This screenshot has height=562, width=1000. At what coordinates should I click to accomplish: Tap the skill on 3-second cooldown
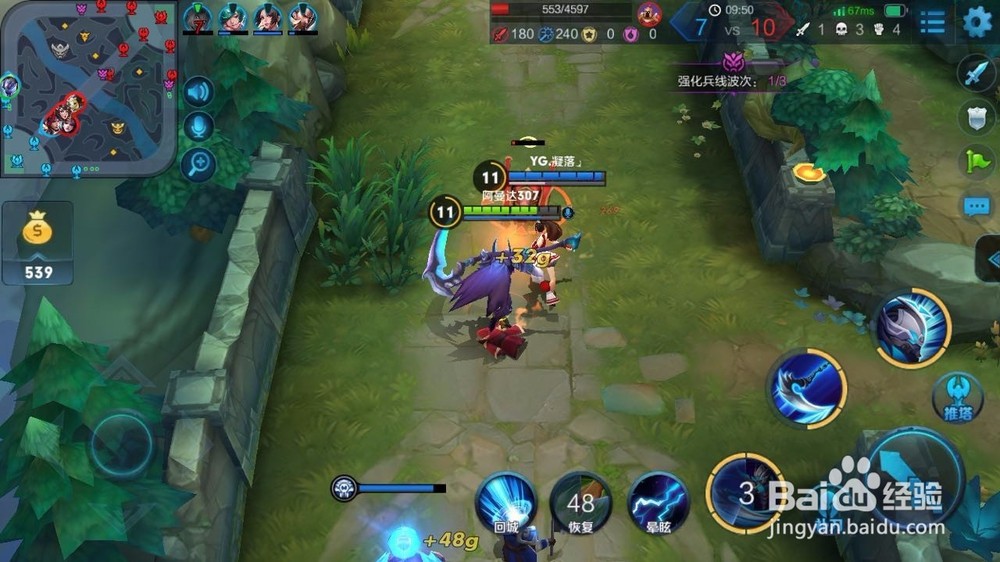(x=747, y=491)
